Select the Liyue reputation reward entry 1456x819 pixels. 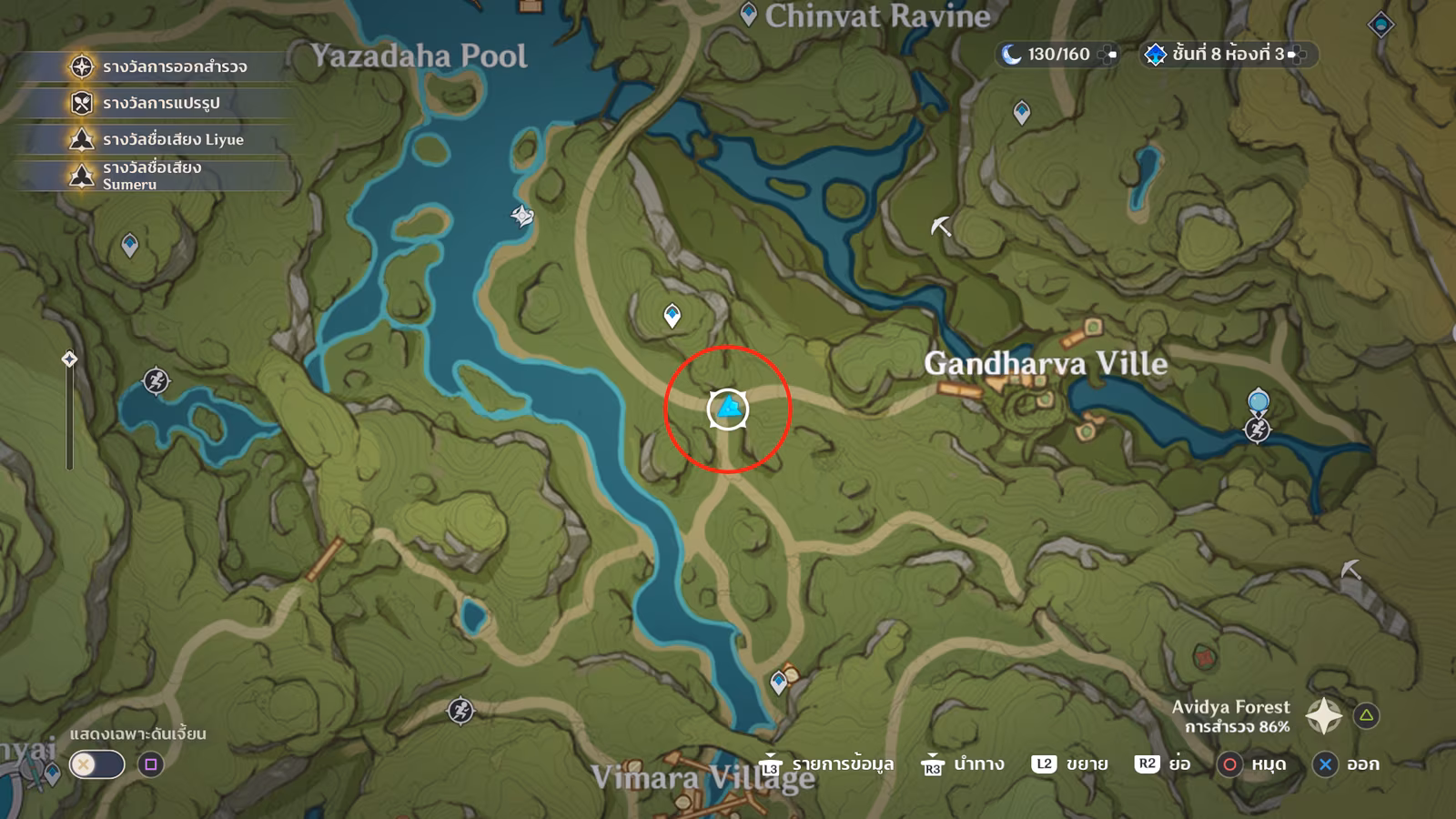tap(172, 139)
